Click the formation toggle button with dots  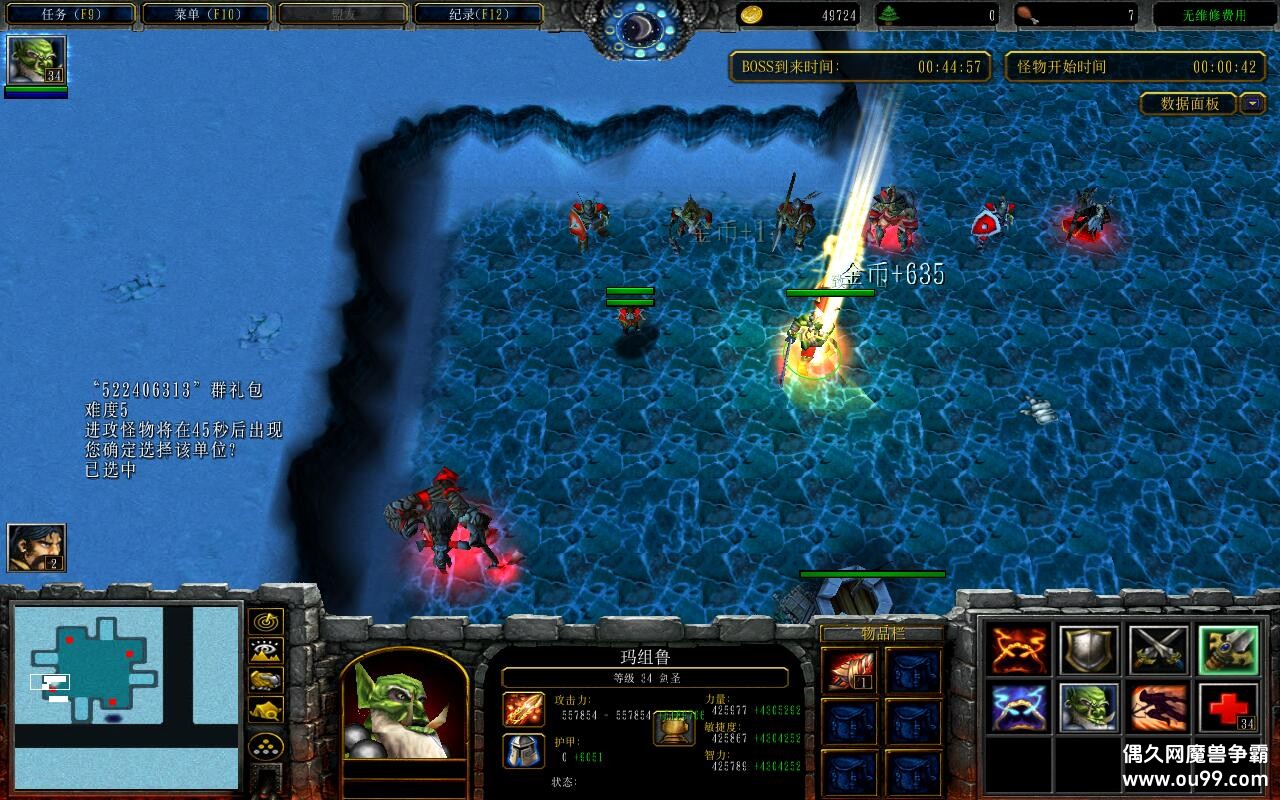point(266,746)
